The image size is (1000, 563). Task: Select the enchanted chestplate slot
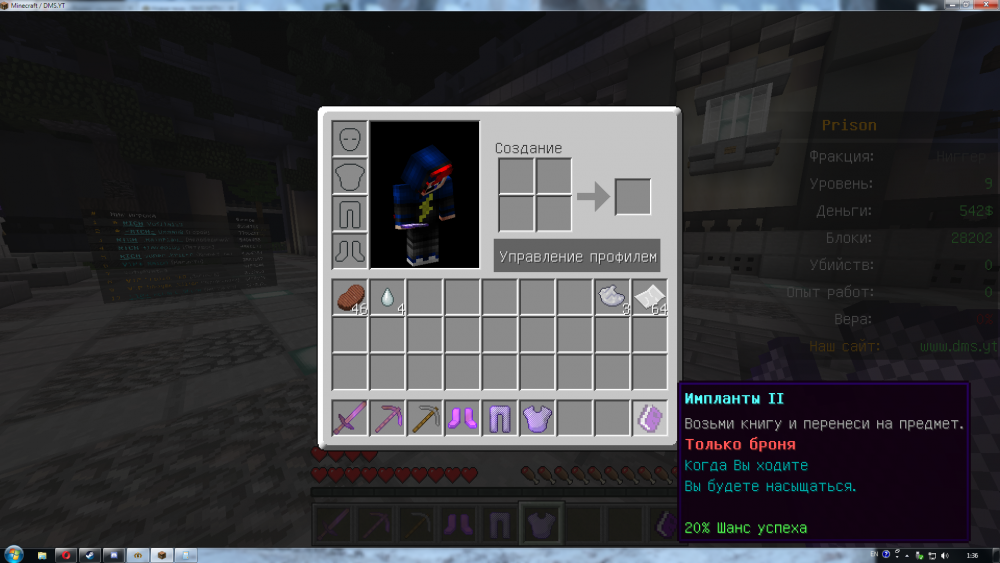[x=537, y=415]
